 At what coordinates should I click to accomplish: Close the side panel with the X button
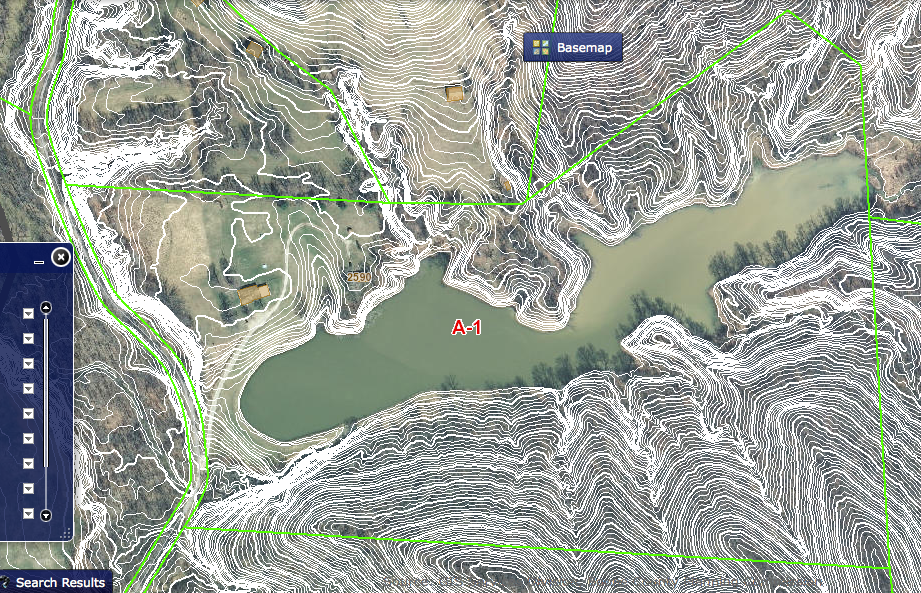pyautogui.click(x=61, y=258)
